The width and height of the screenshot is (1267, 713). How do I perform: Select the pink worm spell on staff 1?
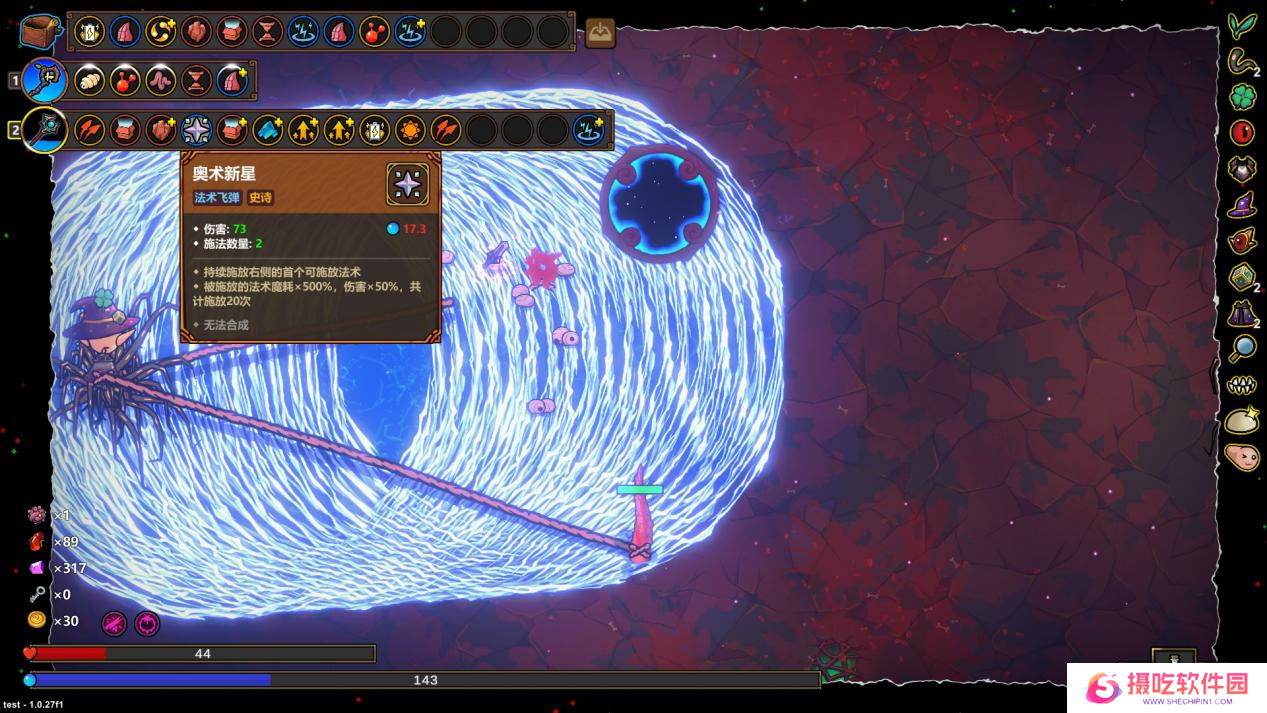point(161,81)
